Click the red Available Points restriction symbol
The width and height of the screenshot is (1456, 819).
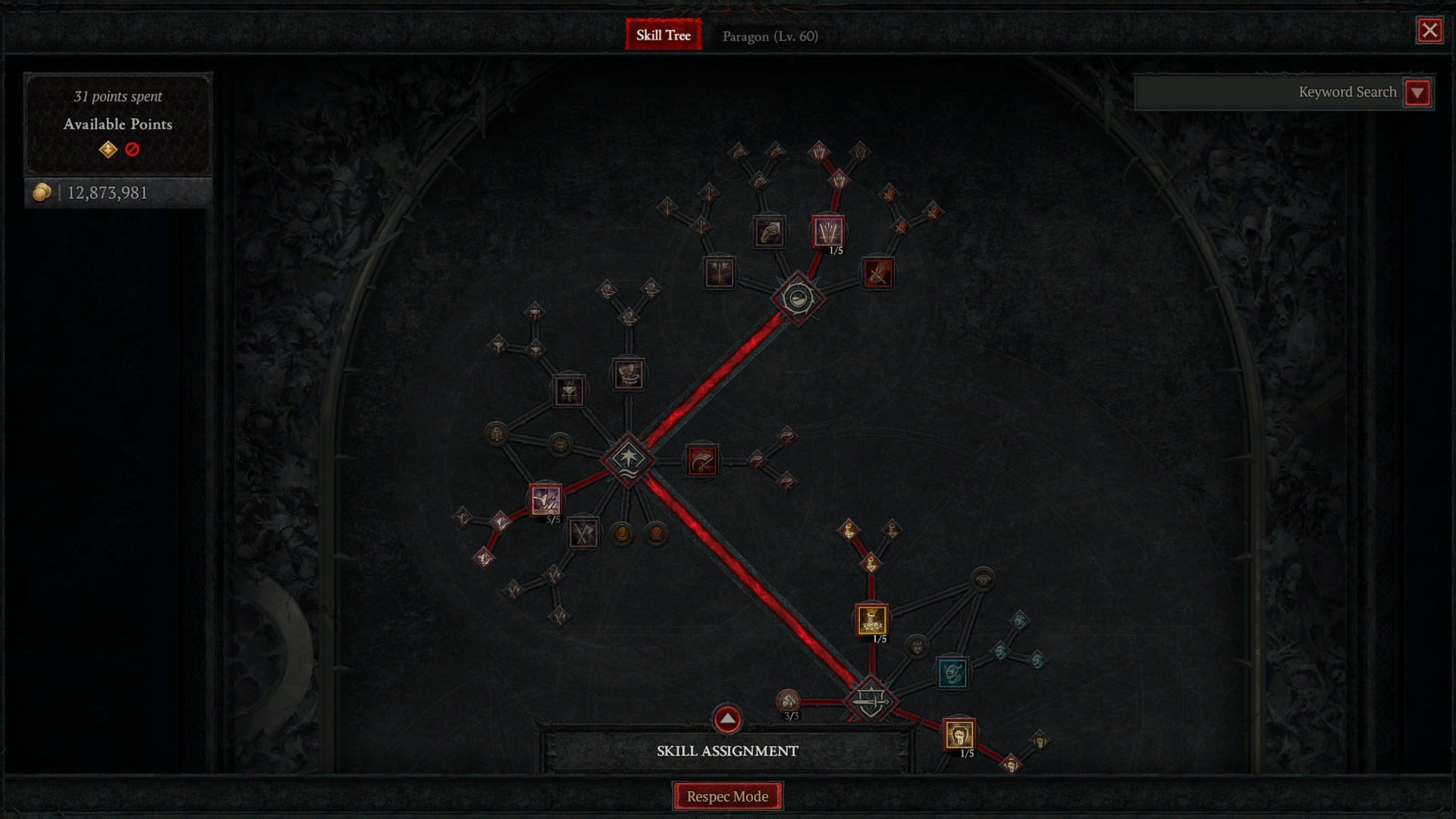coord(132,149)
